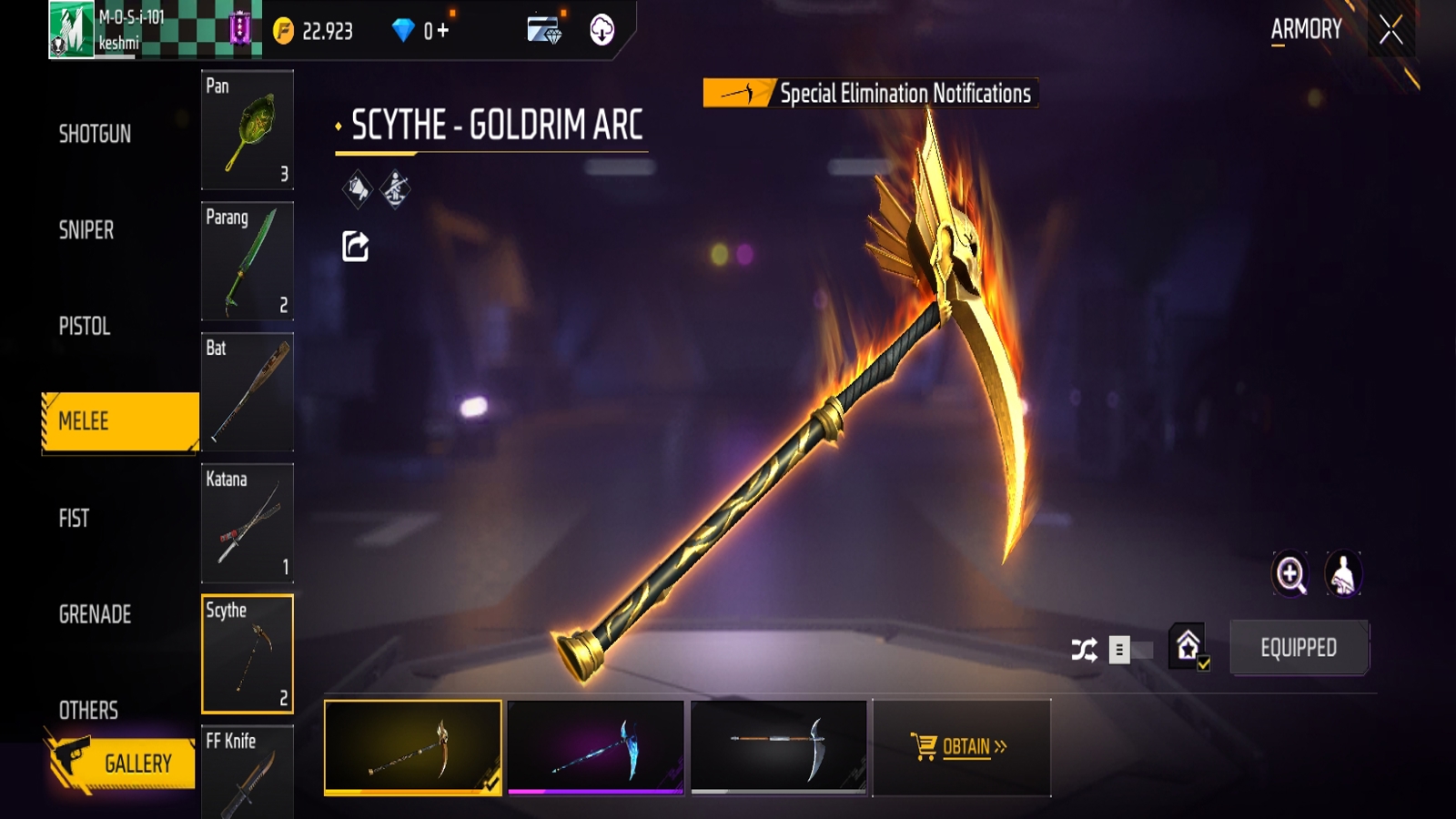
Task: Toggle the random skin shuffle switch
Action: click(x=1128, y=650)
